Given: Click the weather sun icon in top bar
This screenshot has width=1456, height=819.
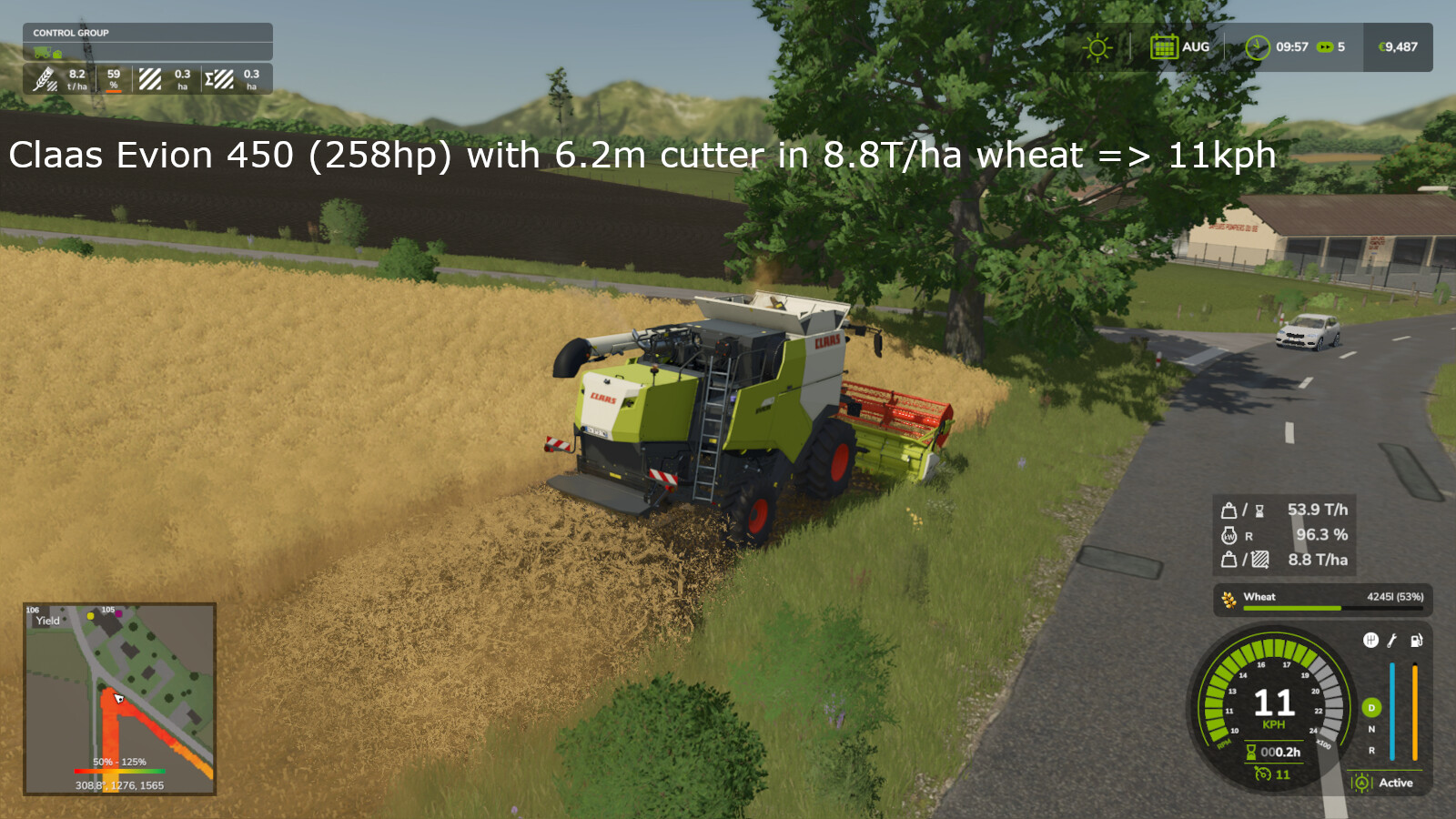Looking at the screenshot, I should click(x=1097, y=45).
